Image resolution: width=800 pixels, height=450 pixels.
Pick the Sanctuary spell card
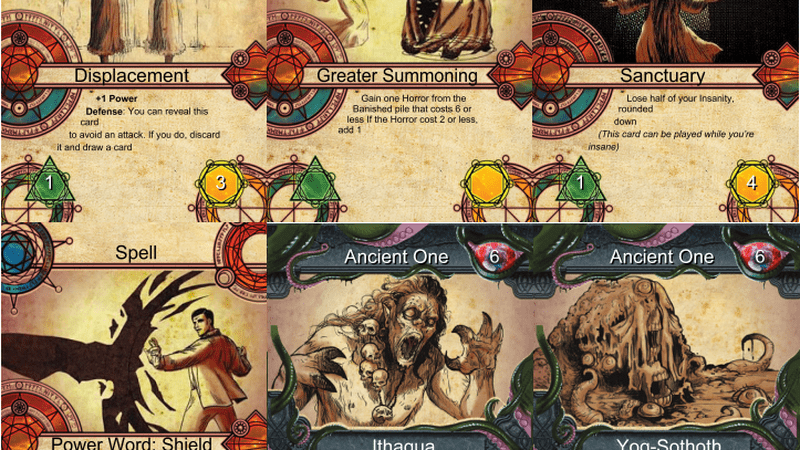point(666,110)
